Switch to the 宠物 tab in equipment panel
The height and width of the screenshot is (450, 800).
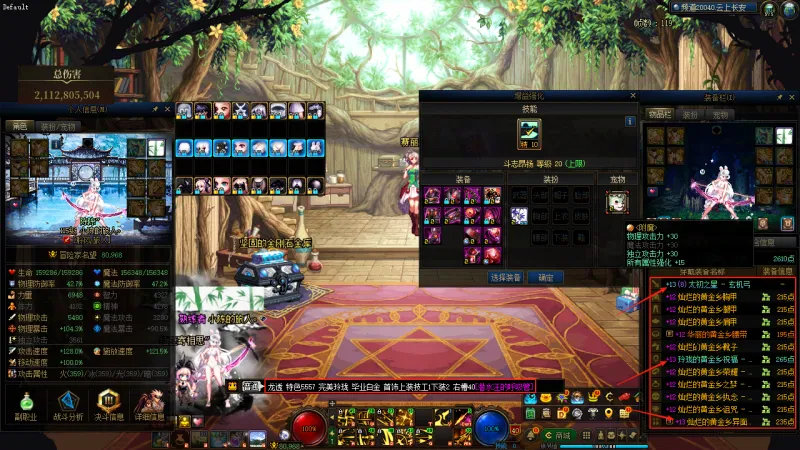pos(719,114)
